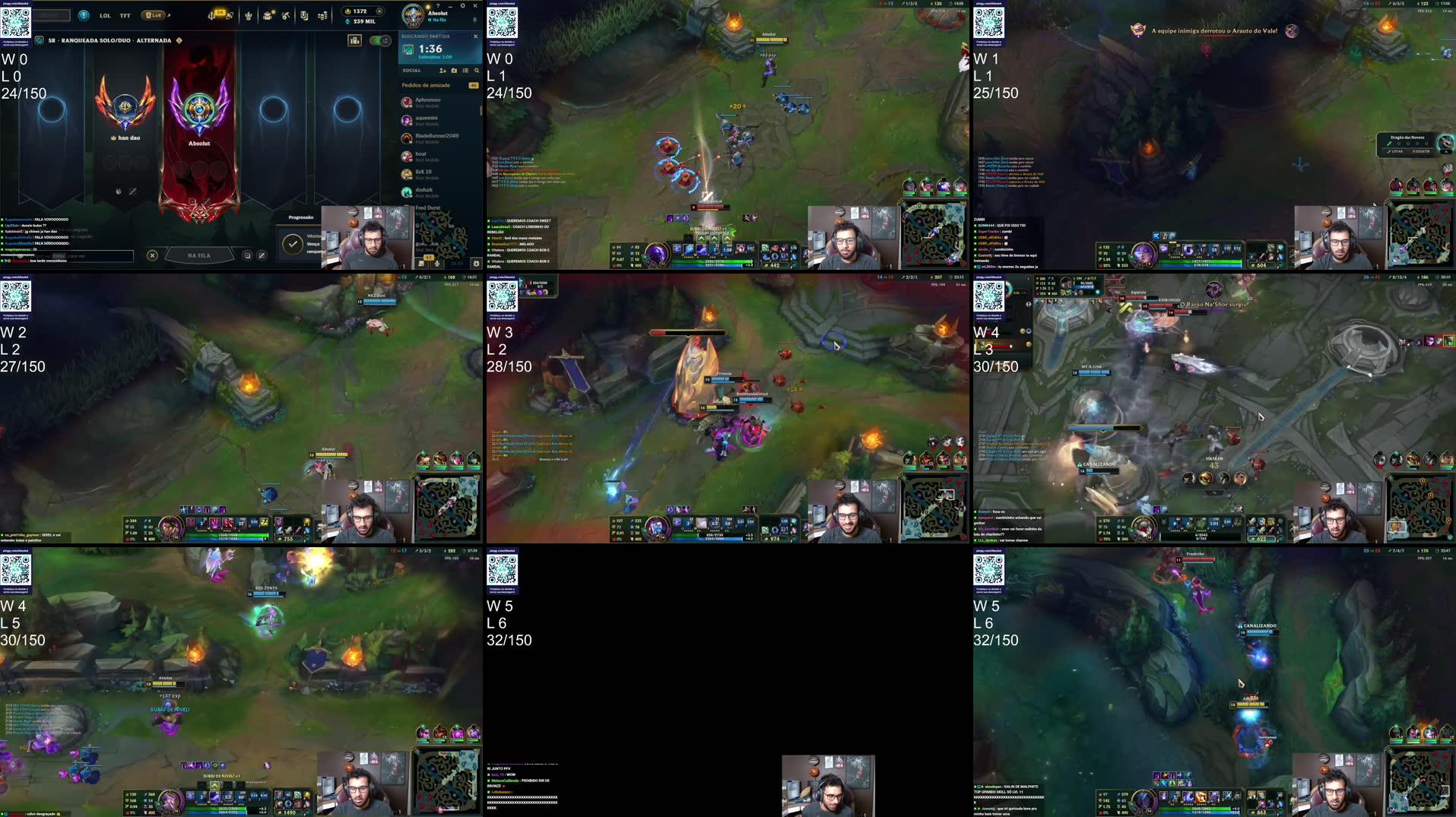Click the add friend icon in Social panel
Image resolution: width=1456 pixels, height=817 pixels.
pyautogui.click(x=443, y=71)
